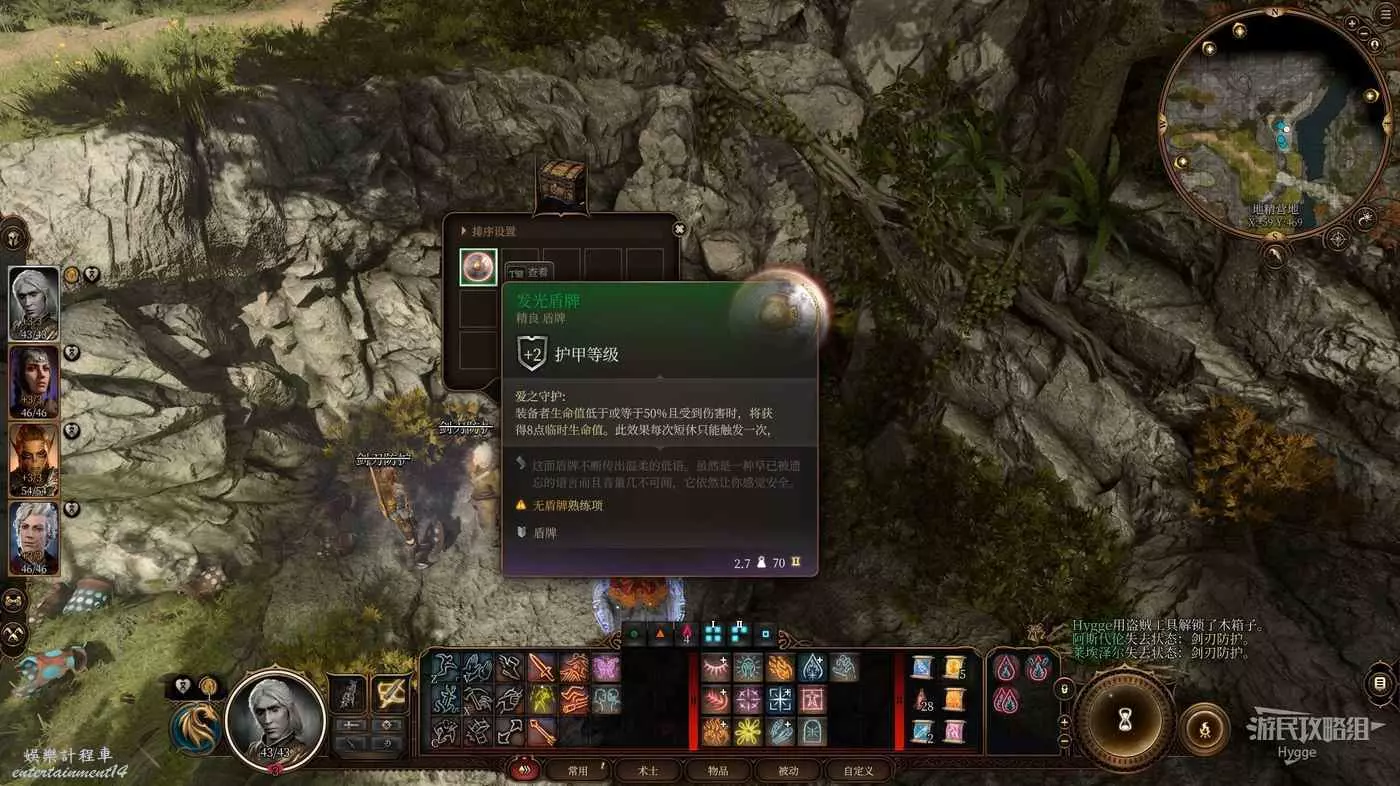Select the white-haired elf party portrait
The height and width of the screenshot is (786, 1400).
point(34,304)
